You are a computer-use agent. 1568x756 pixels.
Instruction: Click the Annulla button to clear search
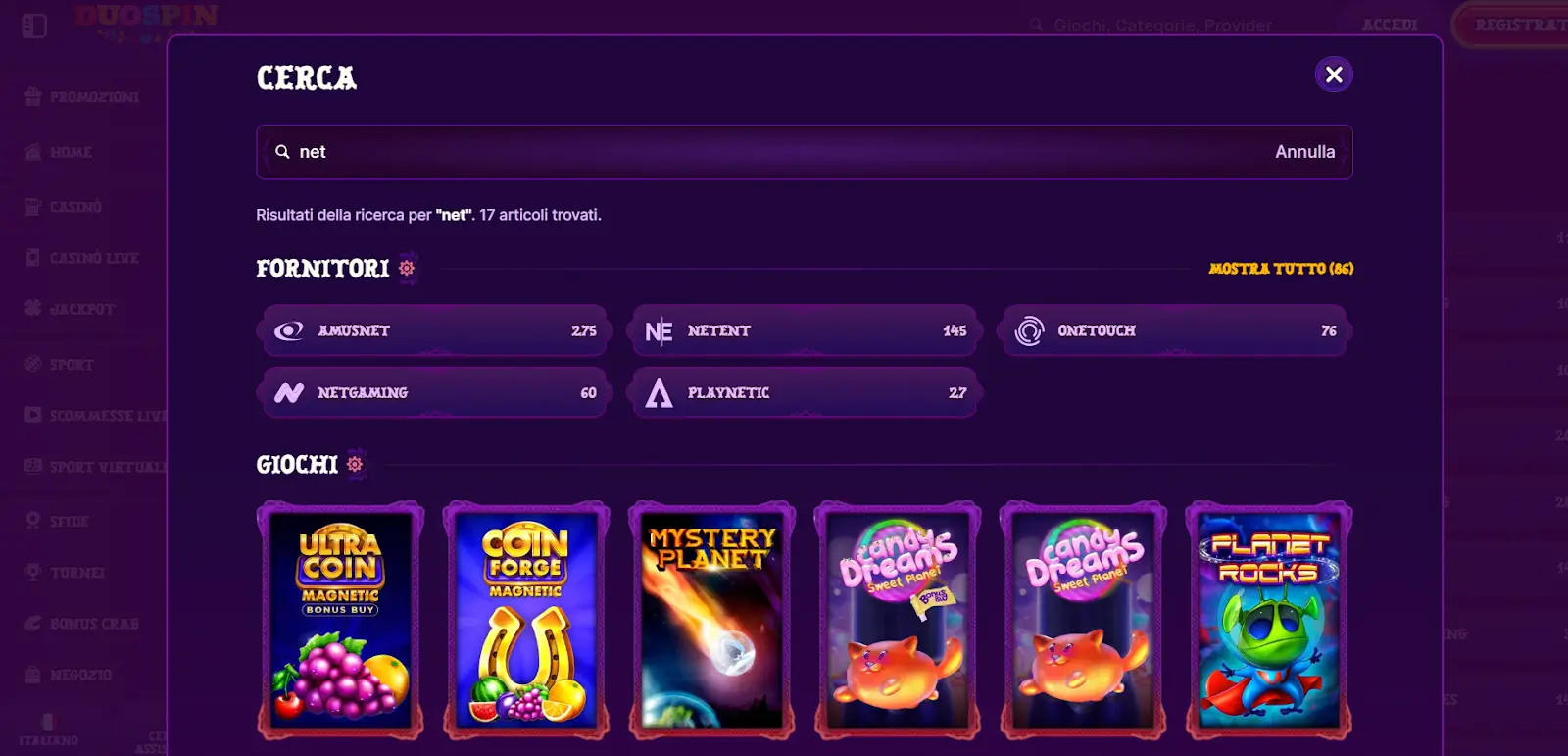pos(1304,152)
